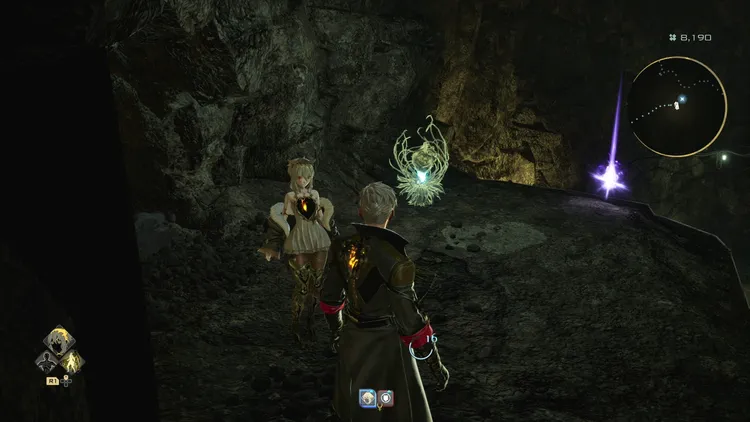Use the blue-framed item icon
This screenshot has height=422, width=750.
click(x=368, y=397)
